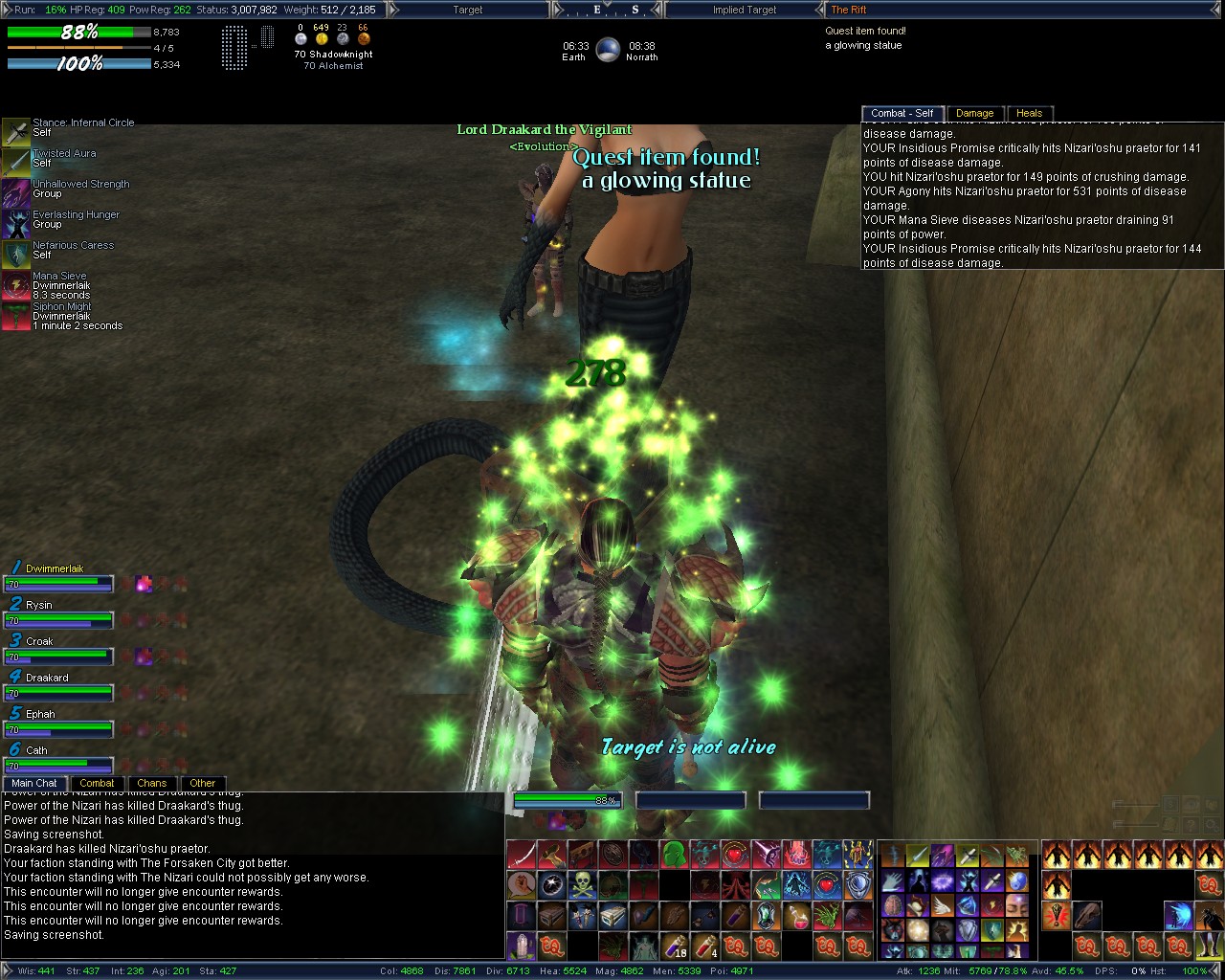Select the Main Chat tab
This screenshot has width=1225, height=980.
click(x=34, y=783)
